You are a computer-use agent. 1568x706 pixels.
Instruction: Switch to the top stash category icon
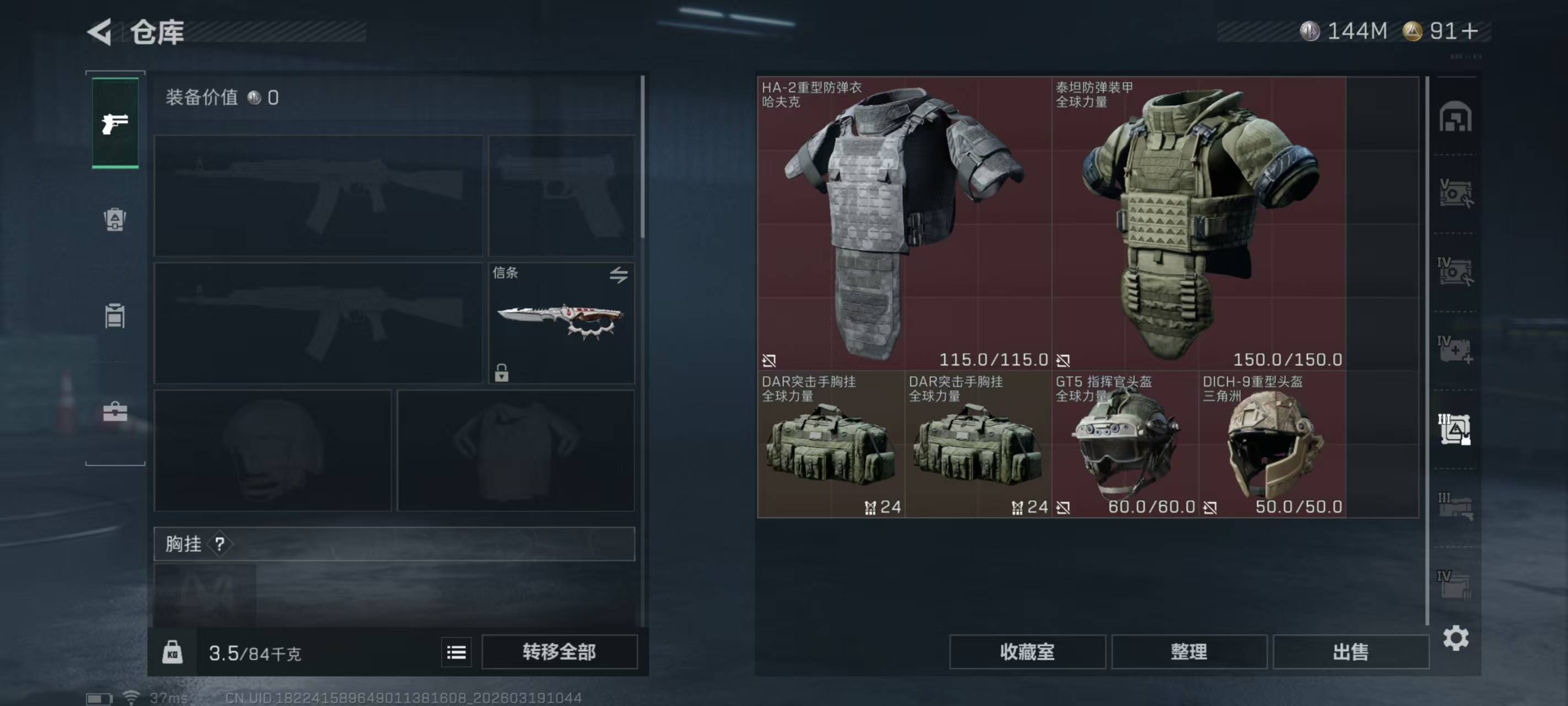pyautogui.click(x=1455, y=117)
